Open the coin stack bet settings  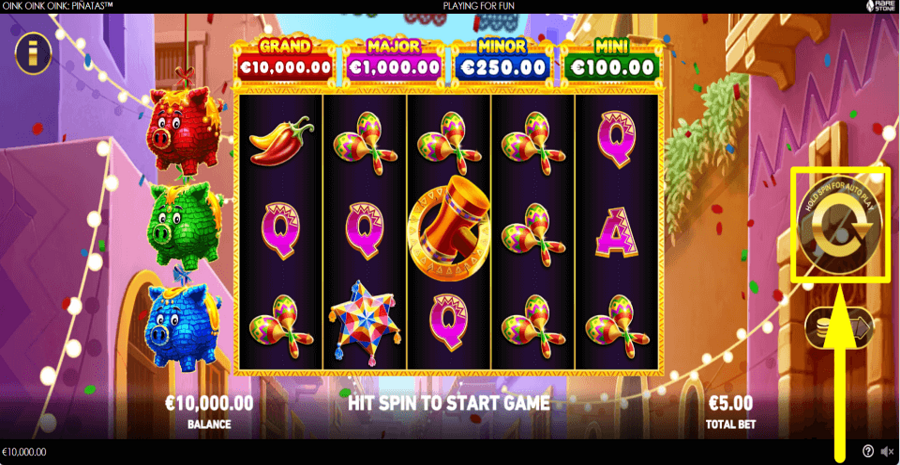coord(838,326)
